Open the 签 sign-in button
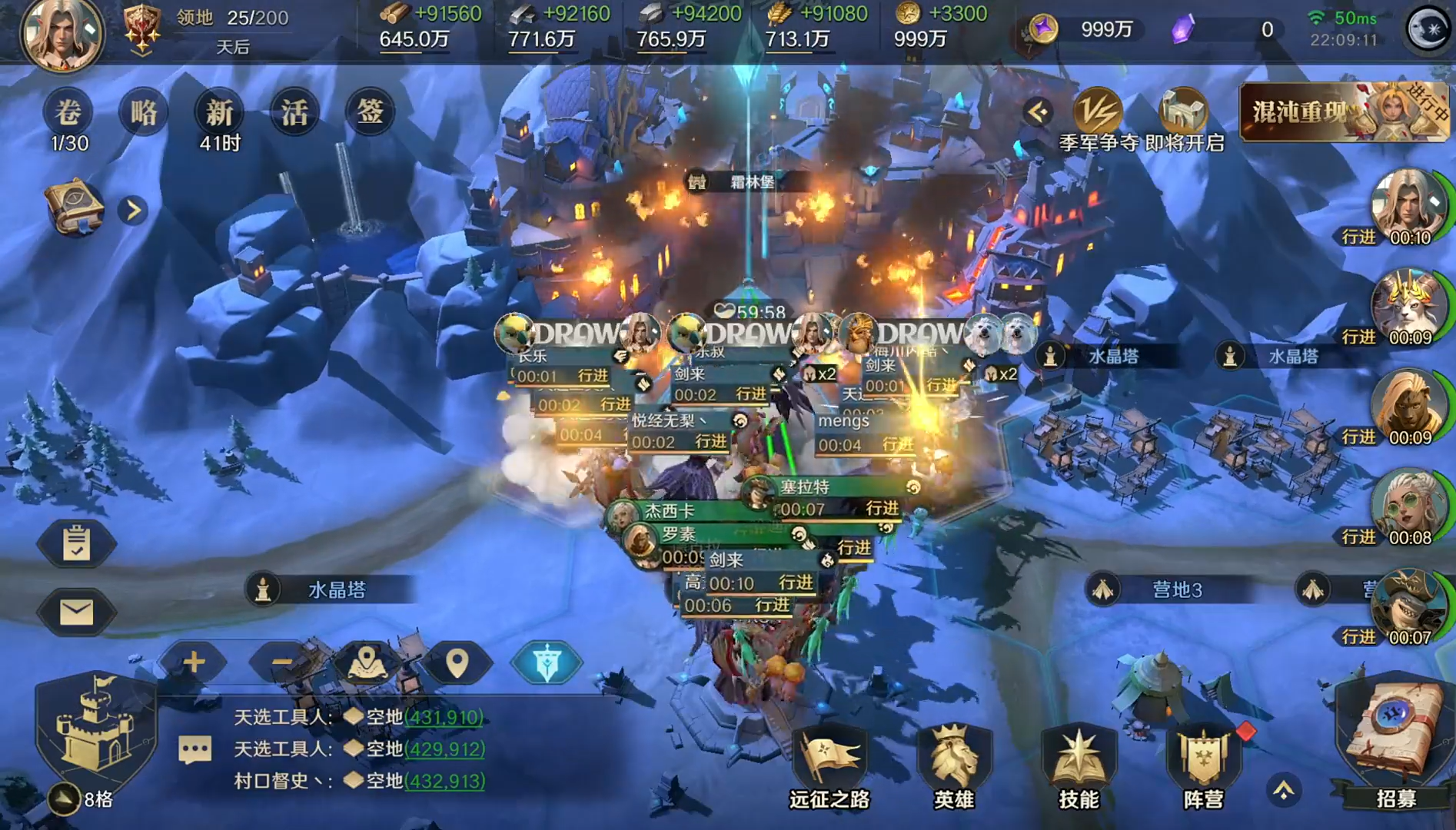The height and width of the screenshot is (830, 1456). click(x=370, y=112)
